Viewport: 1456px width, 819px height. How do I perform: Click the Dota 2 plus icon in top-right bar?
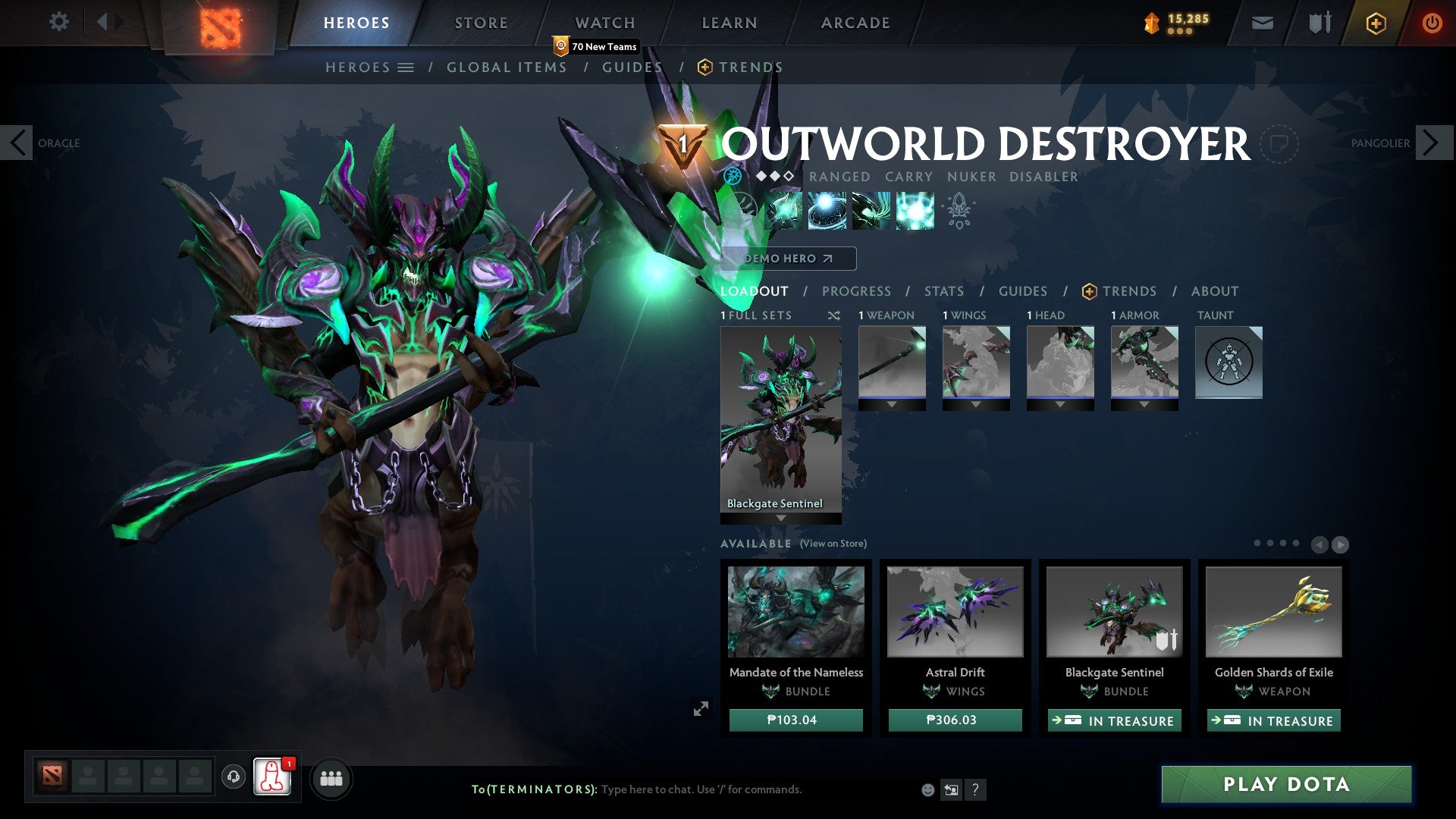[1378, 24]
